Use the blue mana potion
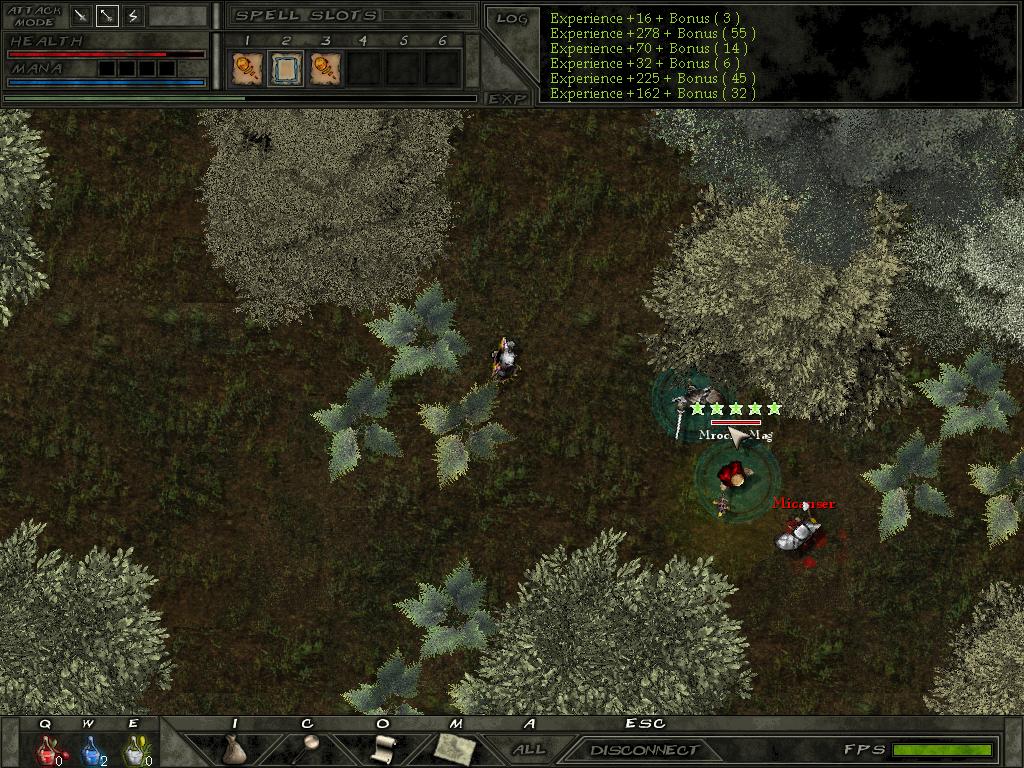1024x768 pixels. click(90, 749)
